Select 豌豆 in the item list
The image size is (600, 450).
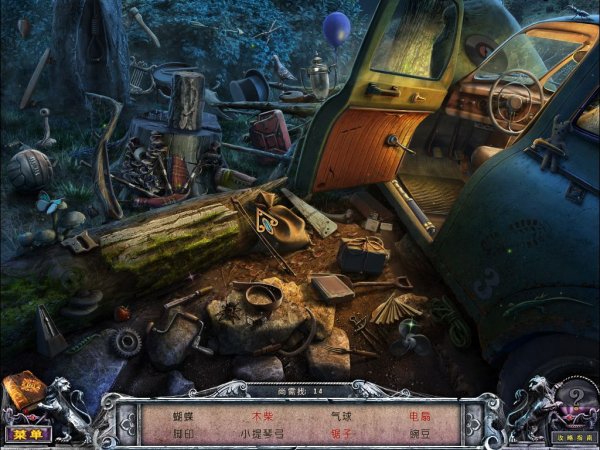(x=419, y=434)
